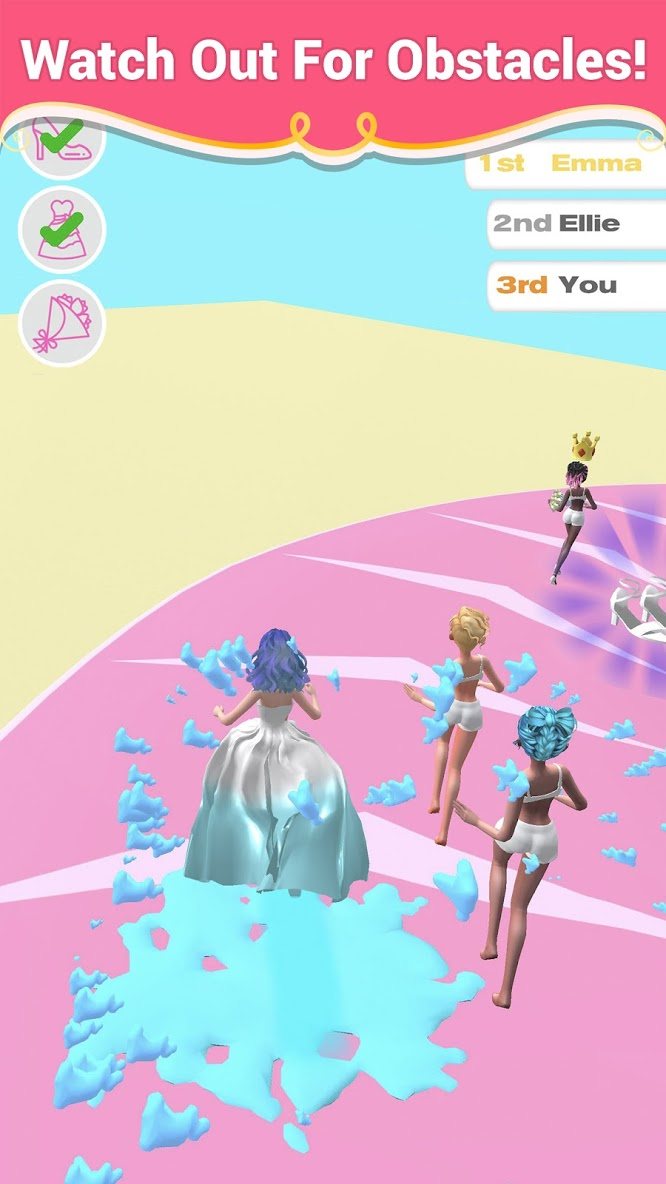
Task: Select the flower bouquet objective icon
Action: (61, 322)
